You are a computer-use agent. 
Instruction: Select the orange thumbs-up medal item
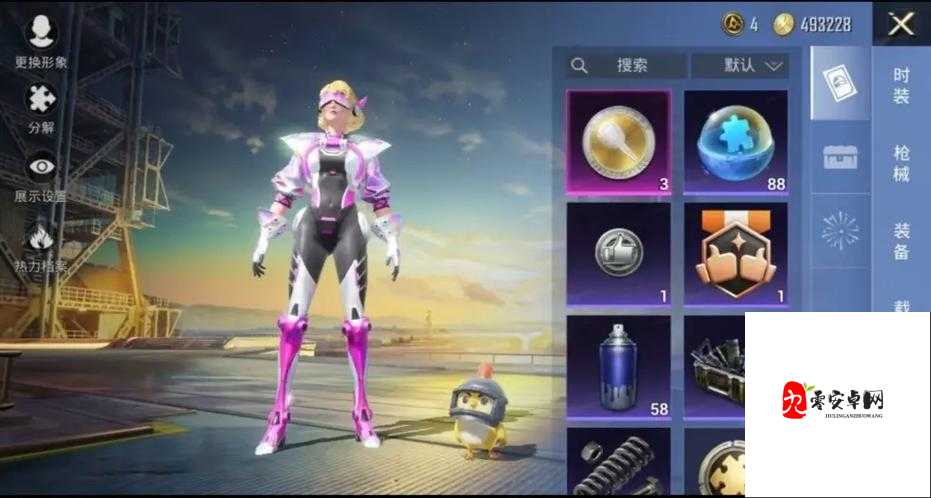[735, 253]
